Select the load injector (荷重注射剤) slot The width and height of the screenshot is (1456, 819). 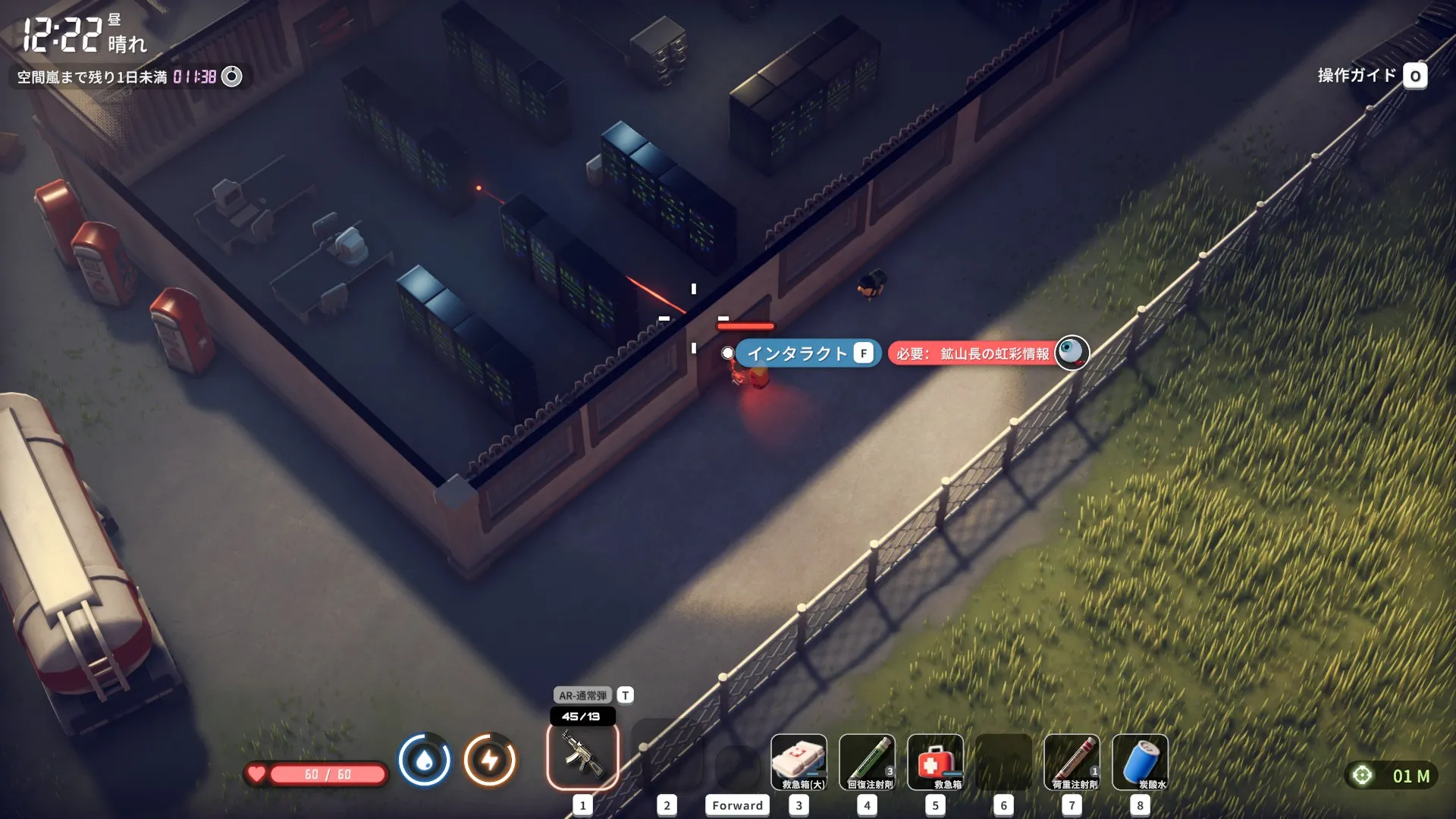click(1072, 761)
